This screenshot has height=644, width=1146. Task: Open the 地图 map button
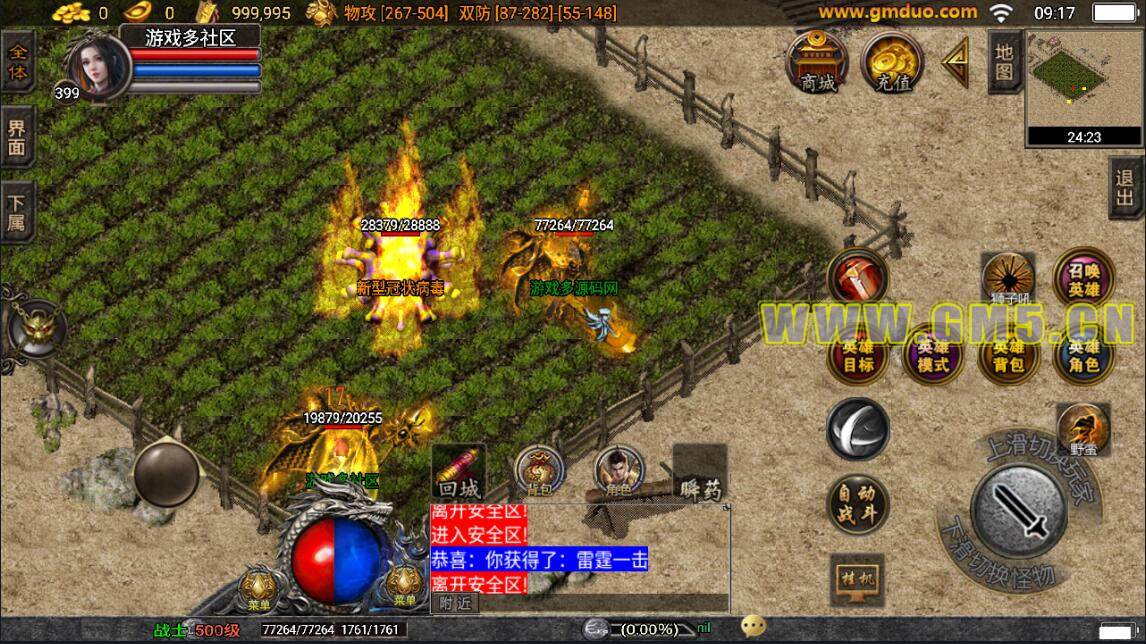point(1004,61)
